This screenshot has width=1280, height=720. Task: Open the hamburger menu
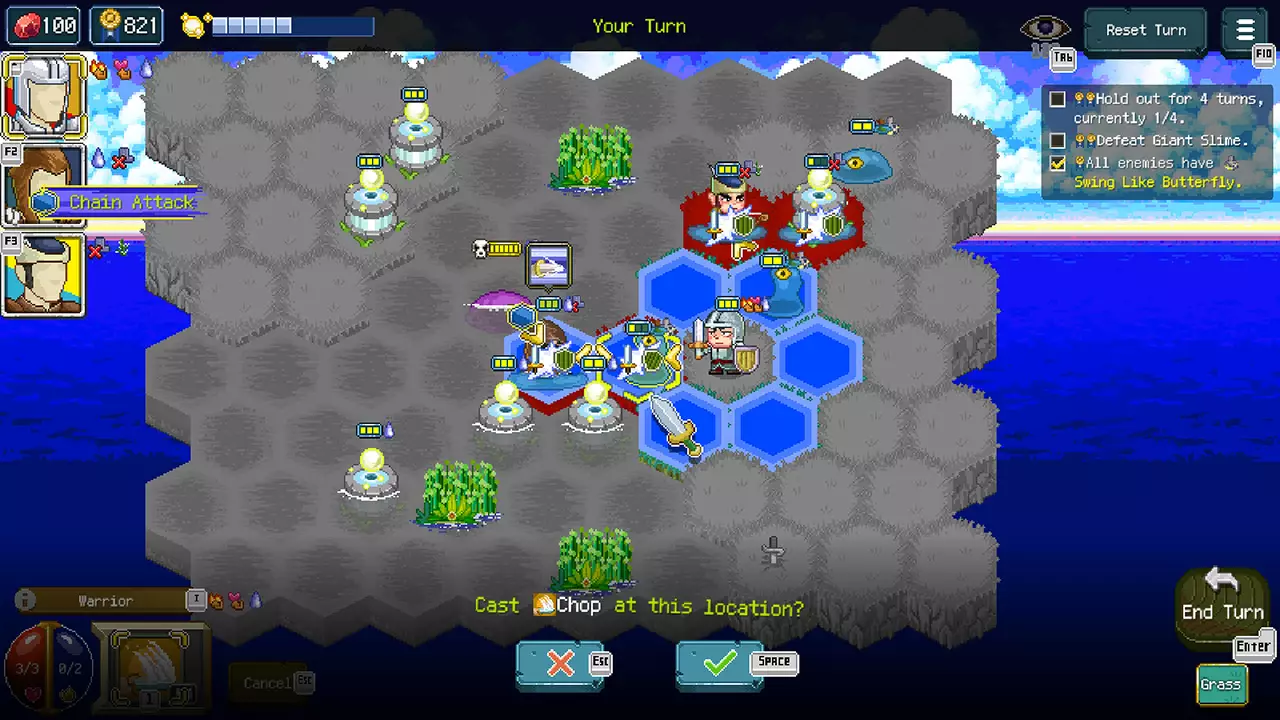tap(1245, 30)
